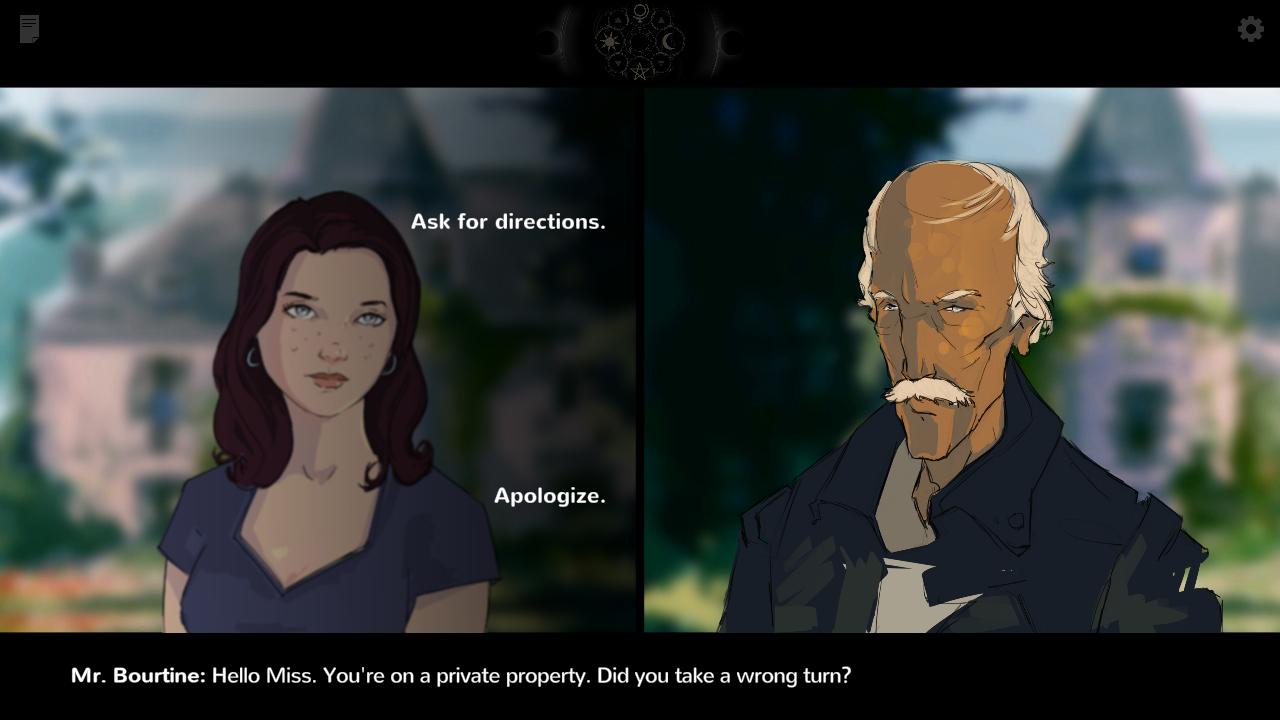1280x720 pixels.
Task: Select the upper-left triangle symbol on the wheel
Action: pos(617,20)
